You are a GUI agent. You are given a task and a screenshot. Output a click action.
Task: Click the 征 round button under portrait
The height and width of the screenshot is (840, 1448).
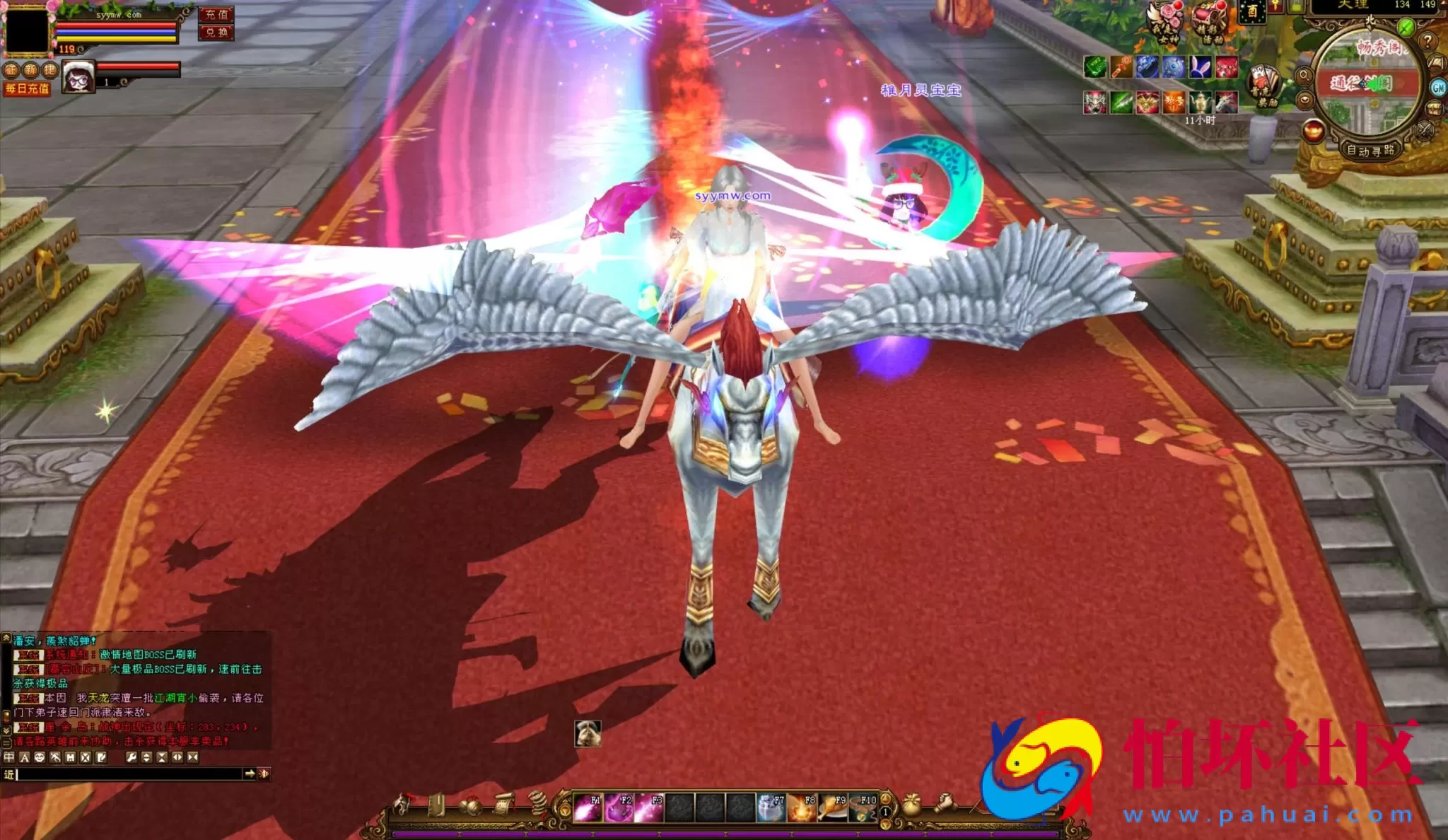tap(11, 70)
